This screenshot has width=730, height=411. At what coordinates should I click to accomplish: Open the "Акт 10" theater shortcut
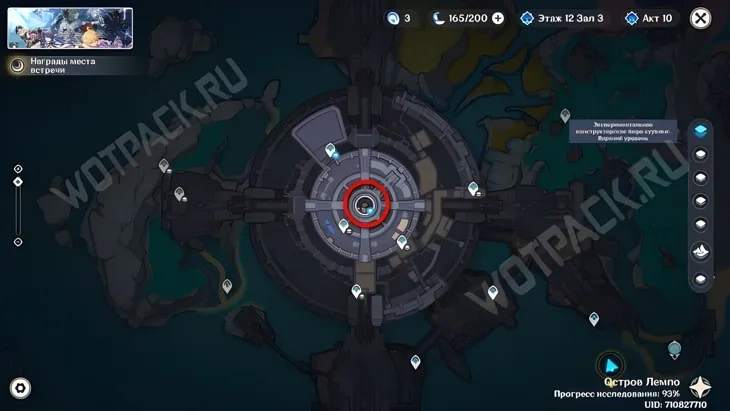(x=648, y=18)
